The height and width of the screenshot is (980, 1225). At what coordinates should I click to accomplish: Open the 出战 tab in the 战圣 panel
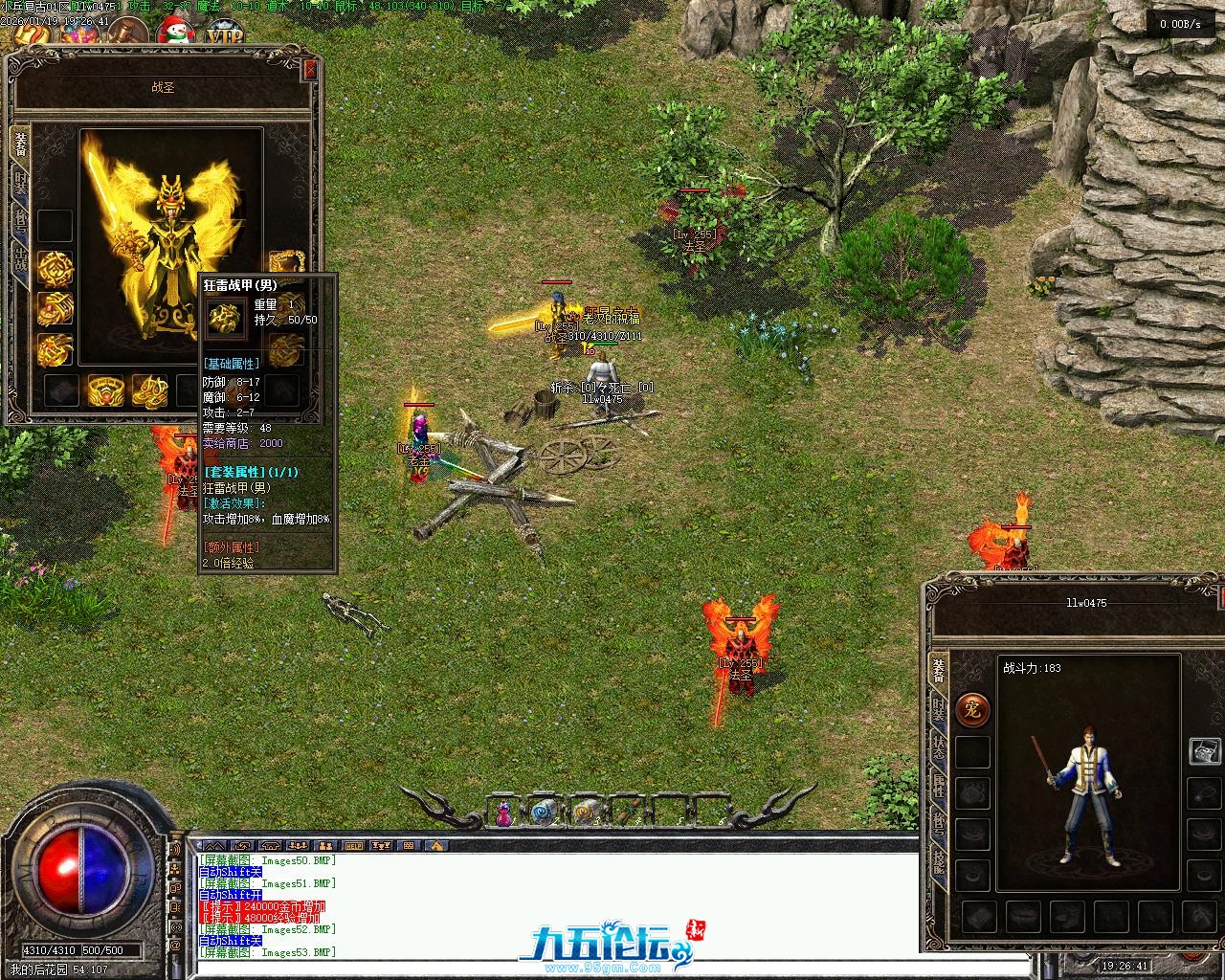click(20, 258)
